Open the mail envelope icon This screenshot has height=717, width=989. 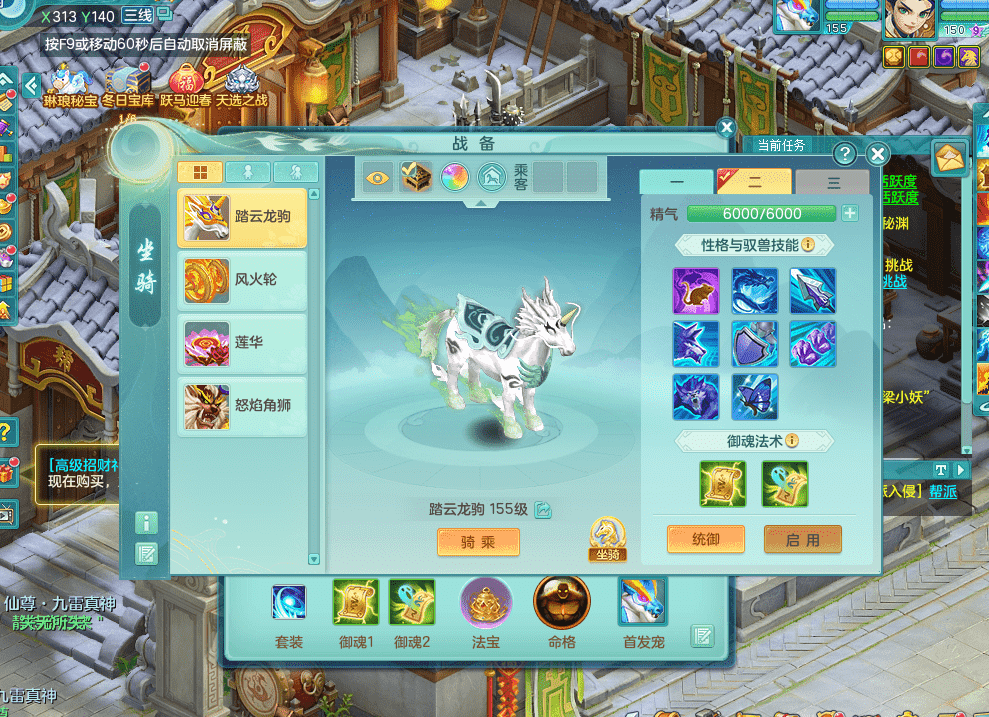coord(949,157)
